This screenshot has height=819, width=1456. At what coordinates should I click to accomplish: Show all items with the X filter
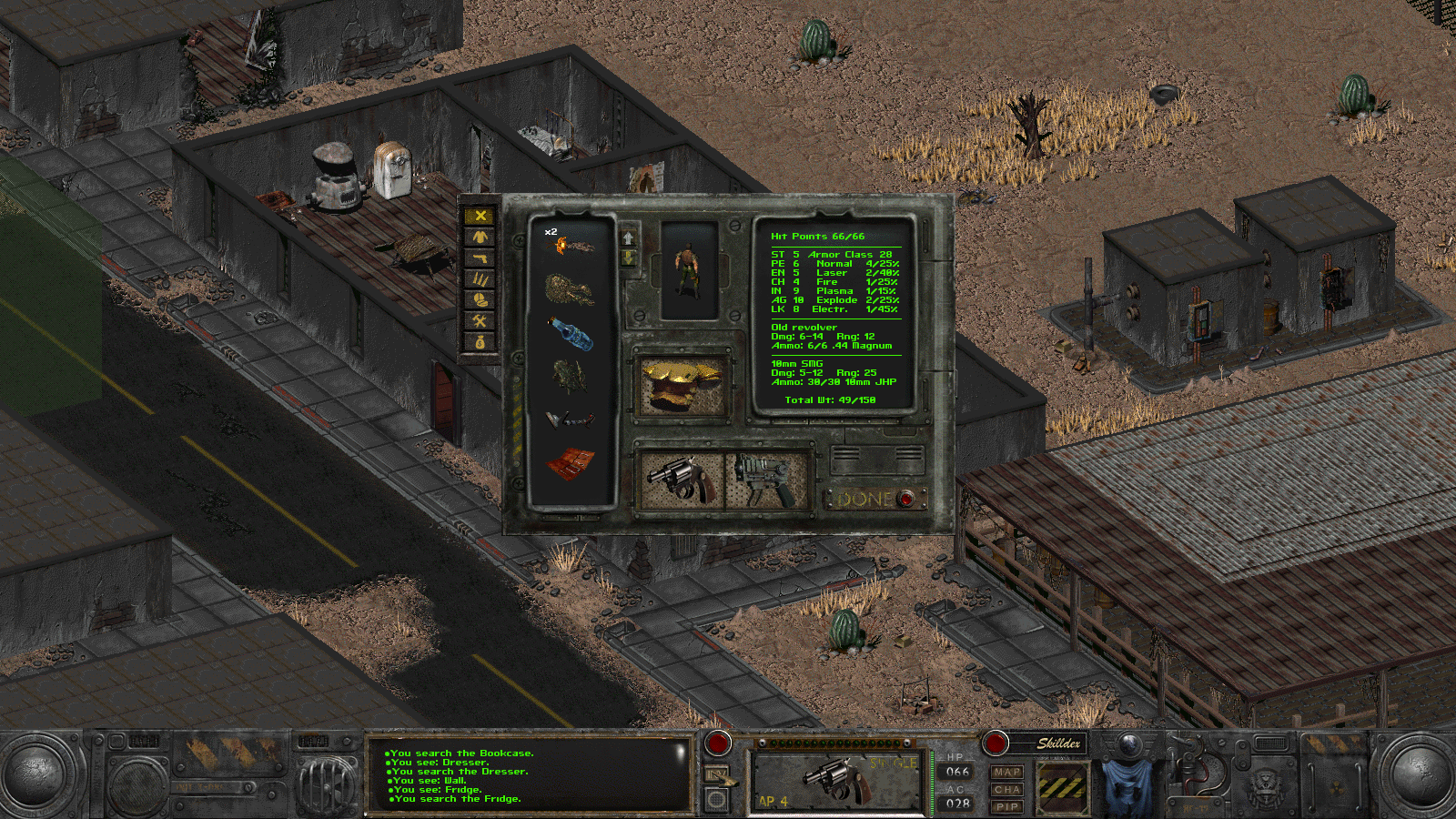(x=480, y=216)
